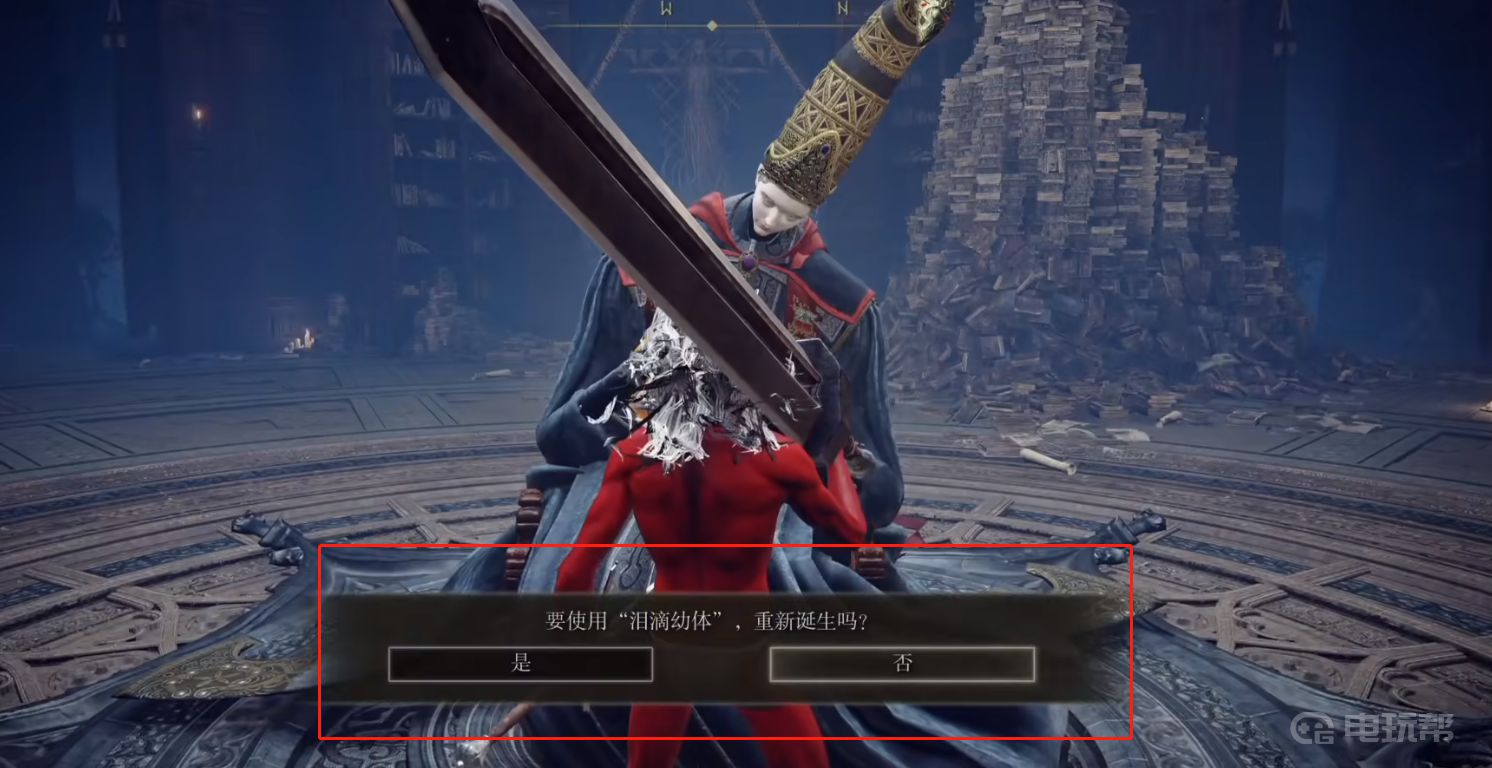Confirm rebirth by choosing 是

click(x=520, y=664)
